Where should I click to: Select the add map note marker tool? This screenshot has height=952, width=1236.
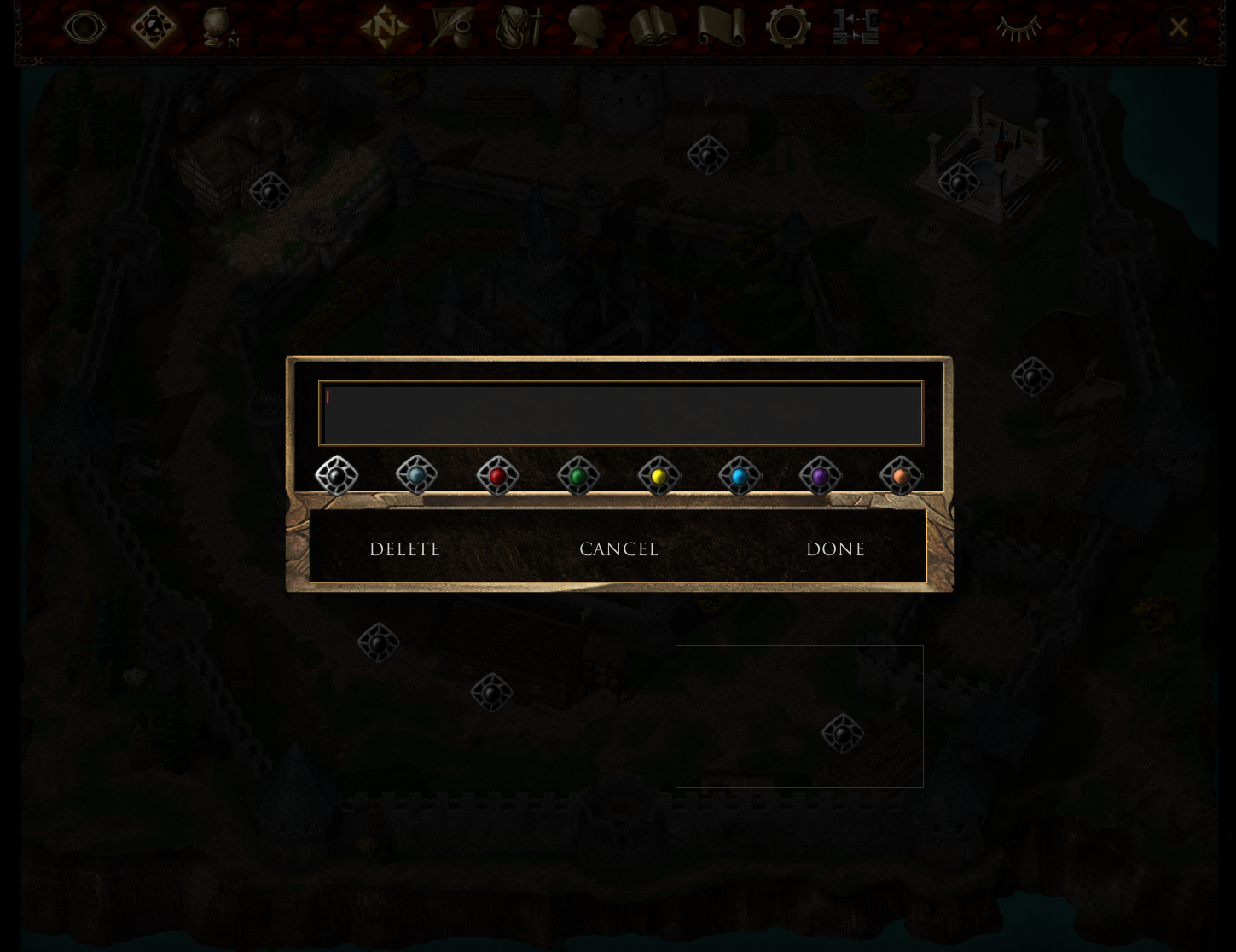pos(154,26)
